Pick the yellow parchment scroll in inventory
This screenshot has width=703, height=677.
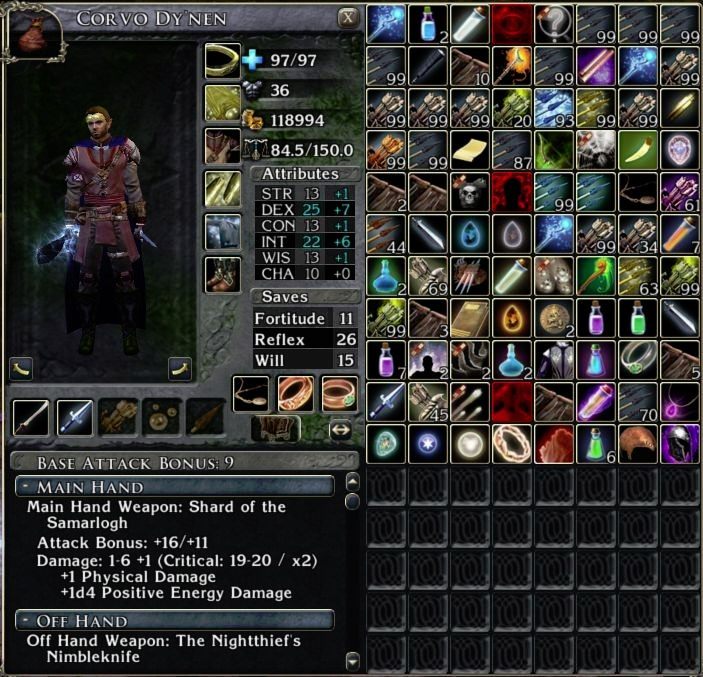coord(469,149)
